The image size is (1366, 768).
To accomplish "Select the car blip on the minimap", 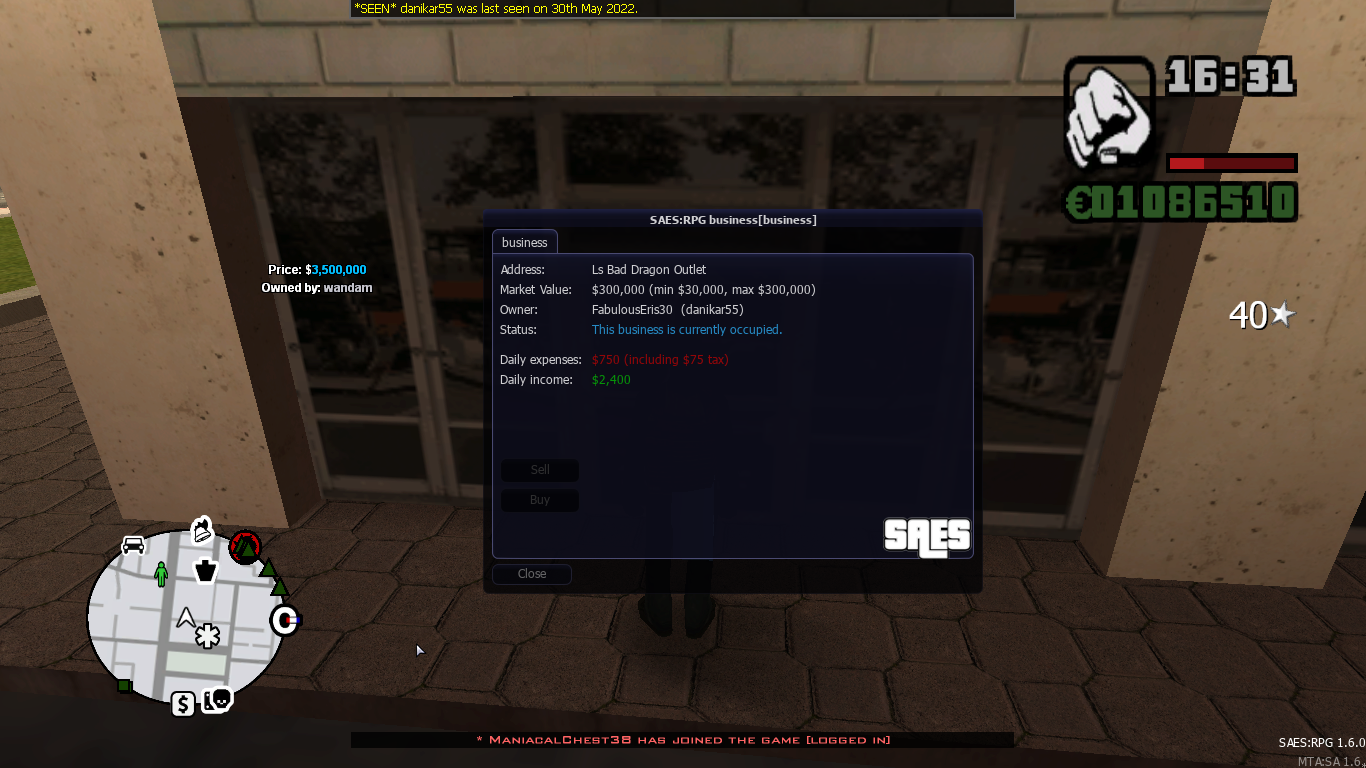I will click(x=135, y=544).
